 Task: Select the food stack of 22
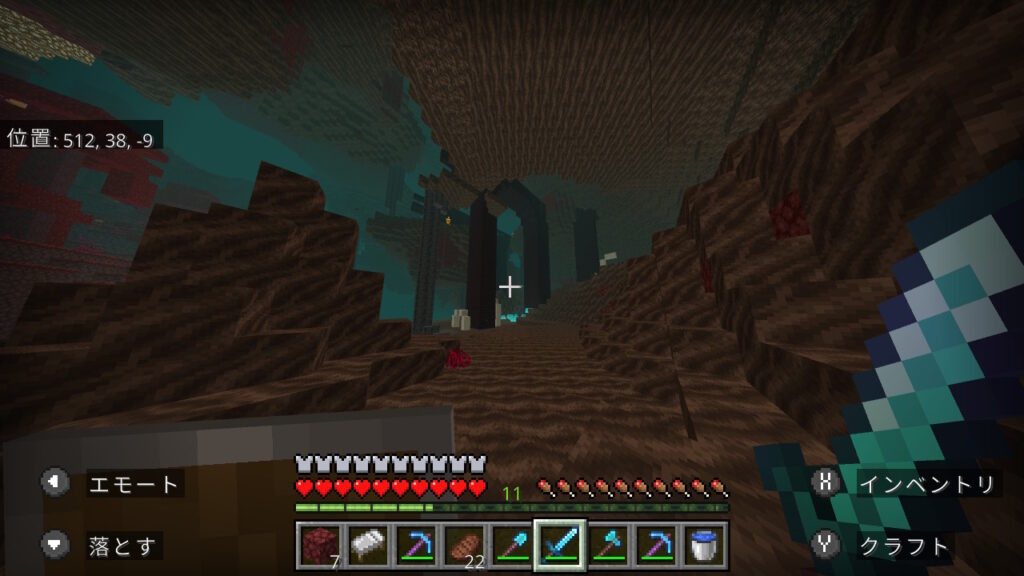(x=464, y=544)
